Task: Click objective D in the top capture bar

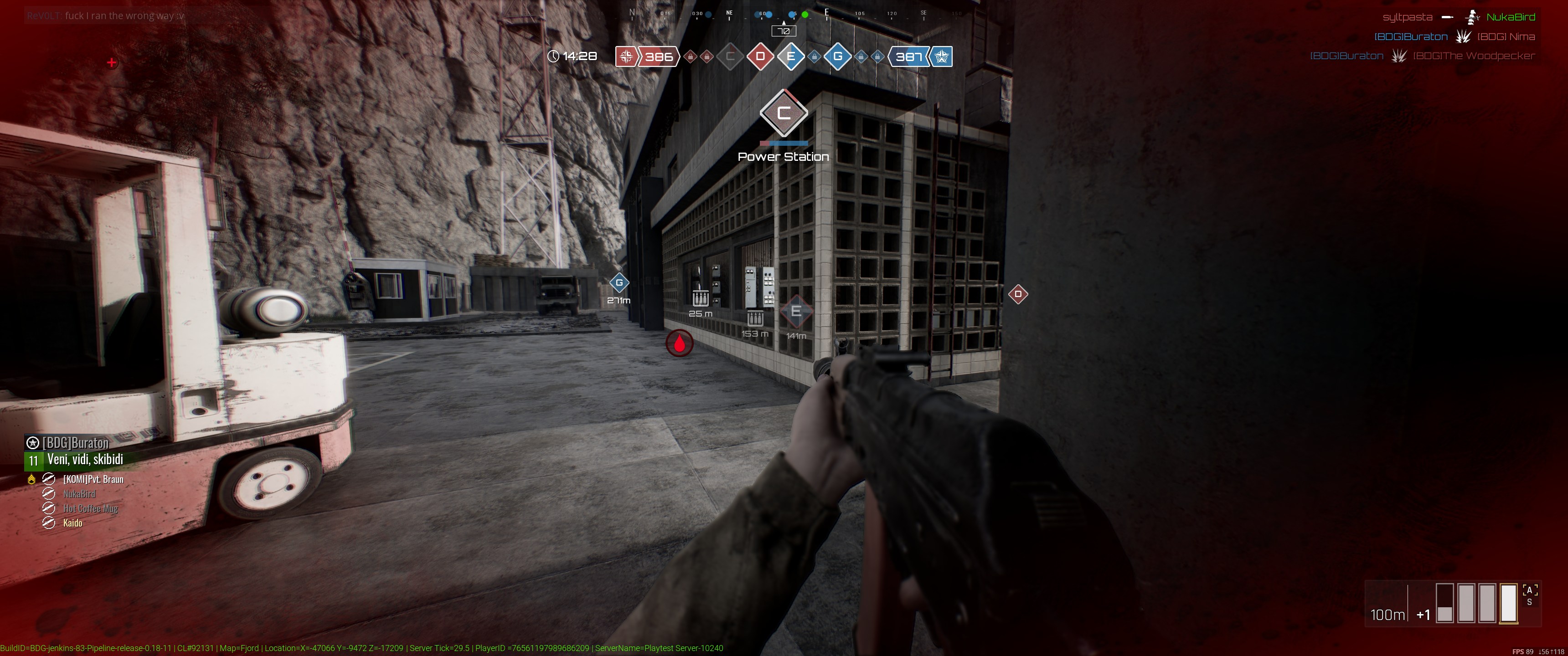Action: coord(760,56)
